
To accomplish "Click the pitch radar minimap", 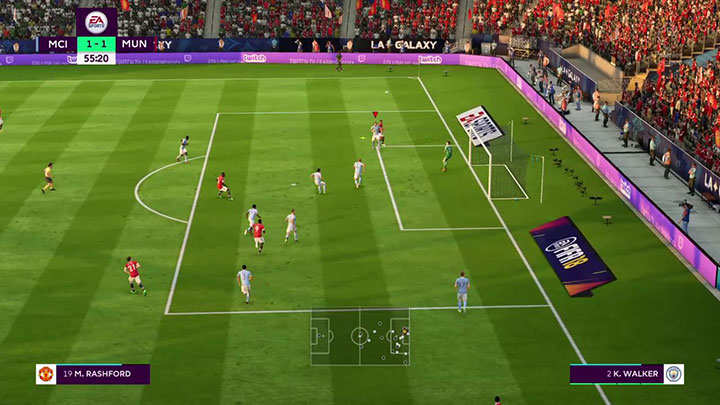I will (360, 336).
